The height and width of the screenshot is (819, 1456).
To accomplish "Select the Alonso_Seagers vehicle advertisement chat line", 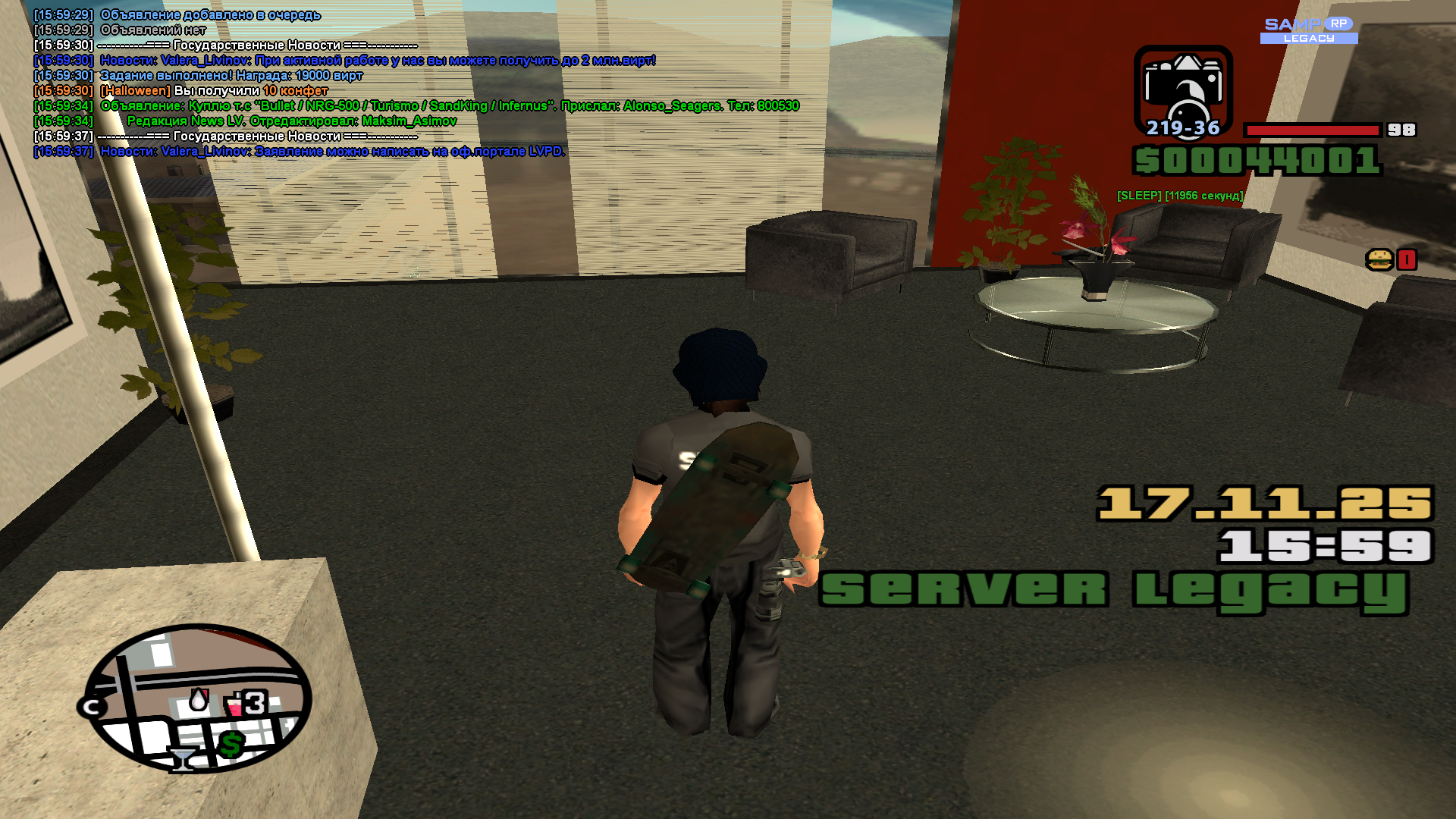I will click(449, 106).
